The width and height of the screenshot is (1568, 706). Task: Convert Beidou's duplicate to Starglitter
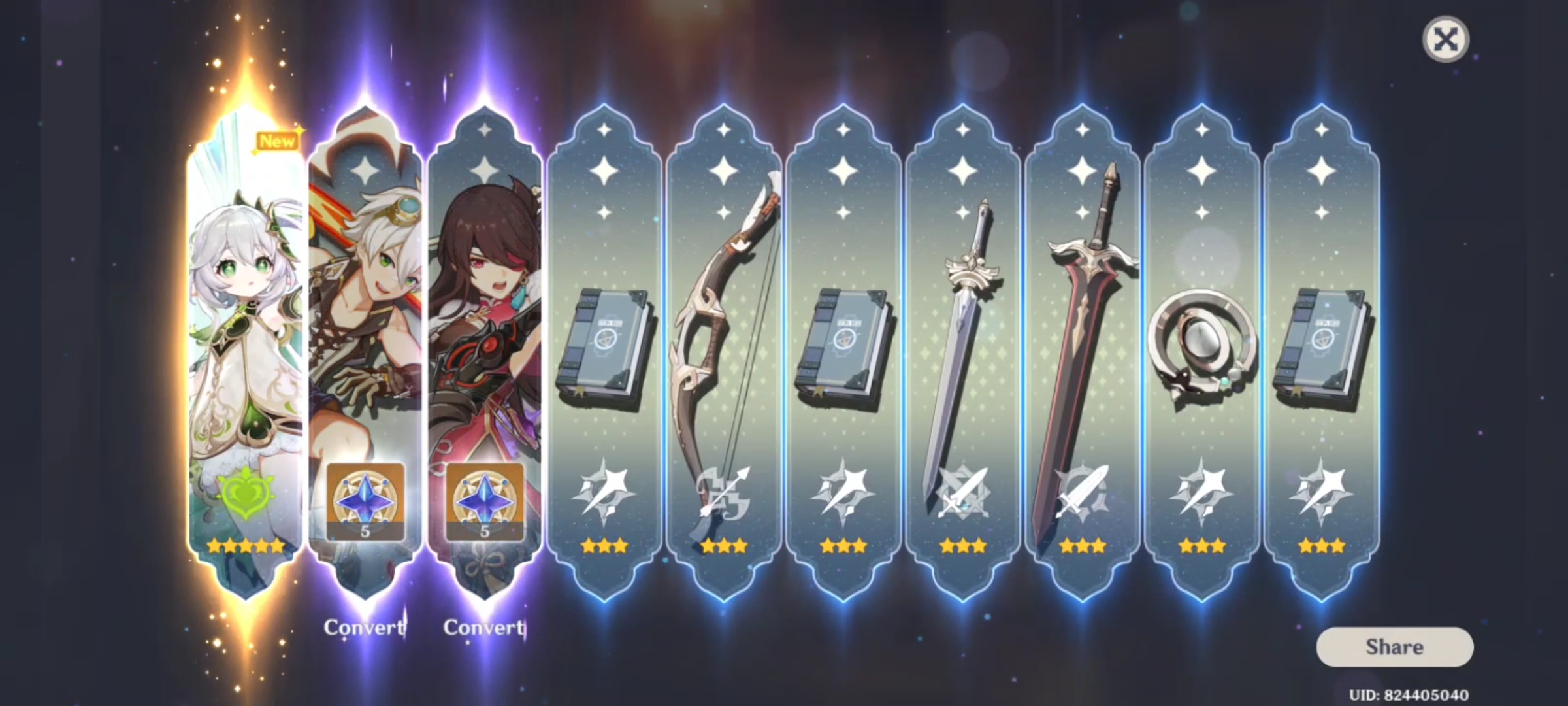point(483,628)
